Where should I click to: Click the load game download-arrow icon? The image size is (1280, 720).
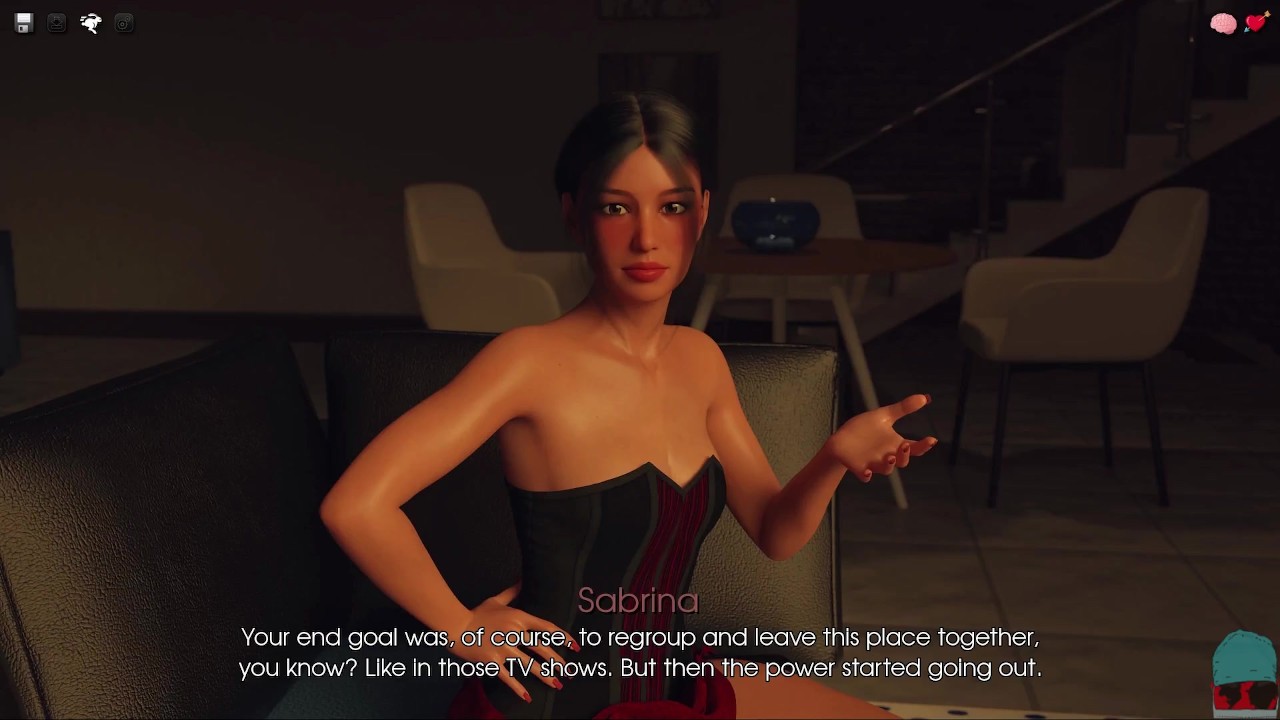point(57,23)
